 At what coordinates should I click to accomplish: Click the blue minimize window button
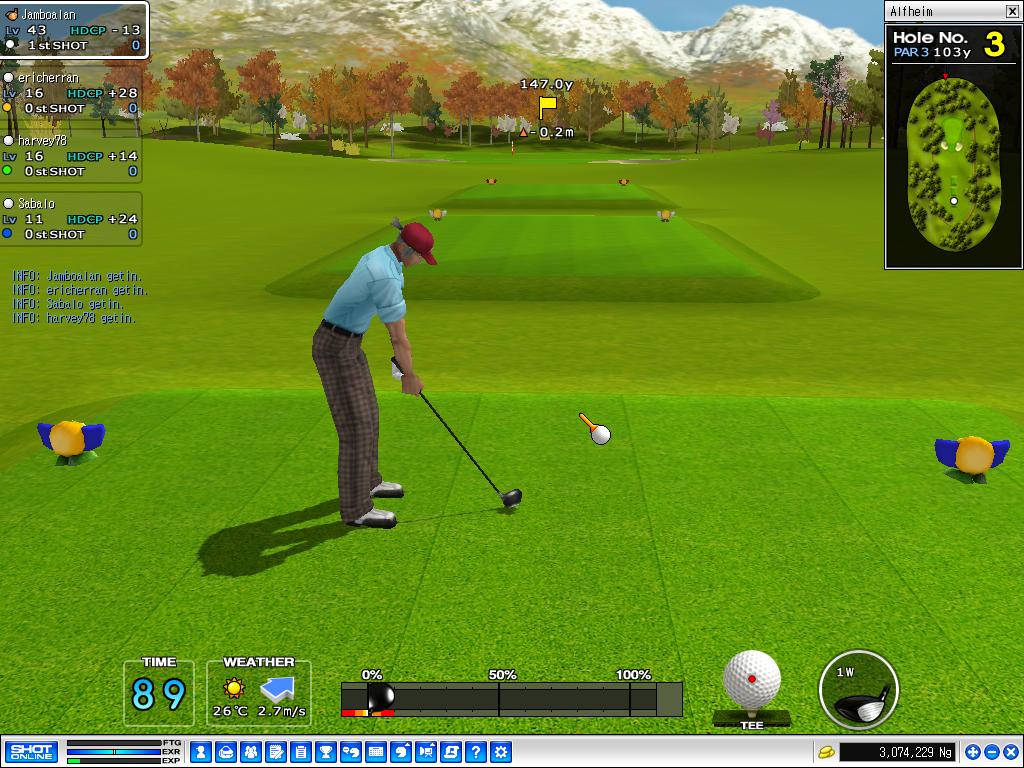991,752
